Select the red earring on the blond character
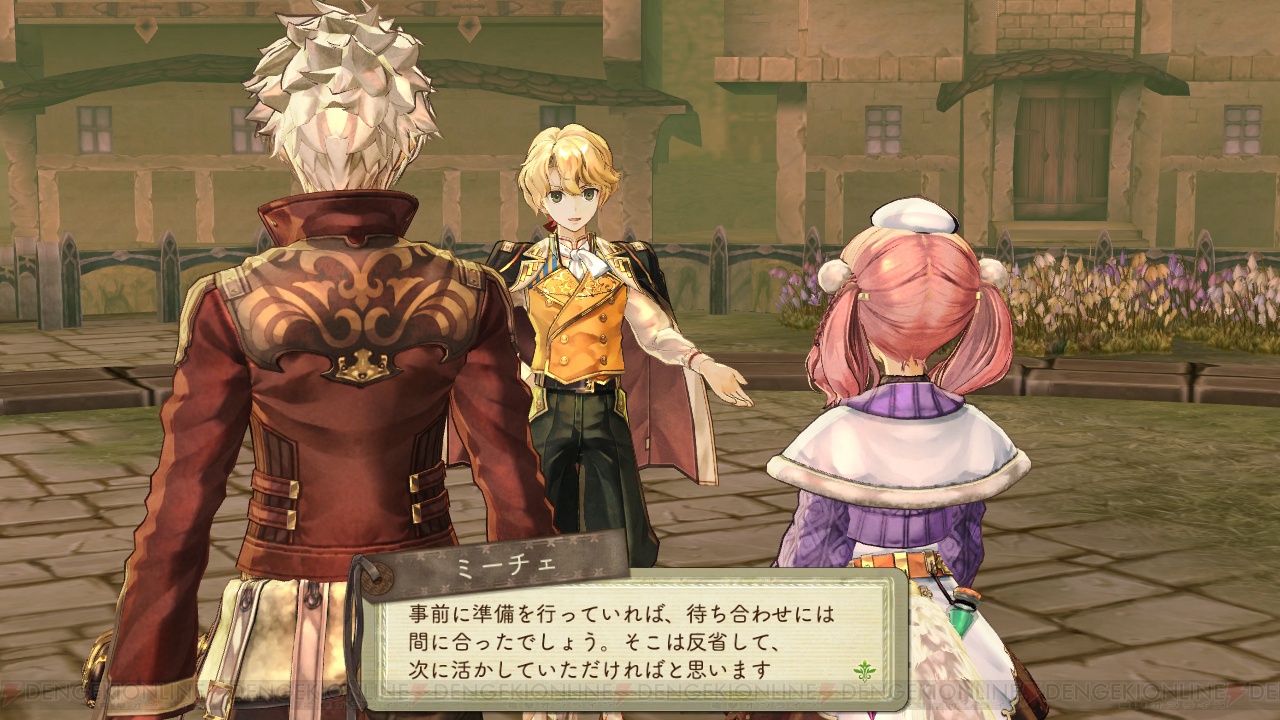This screenshot has width=1280, height=720. click(550, 223)
